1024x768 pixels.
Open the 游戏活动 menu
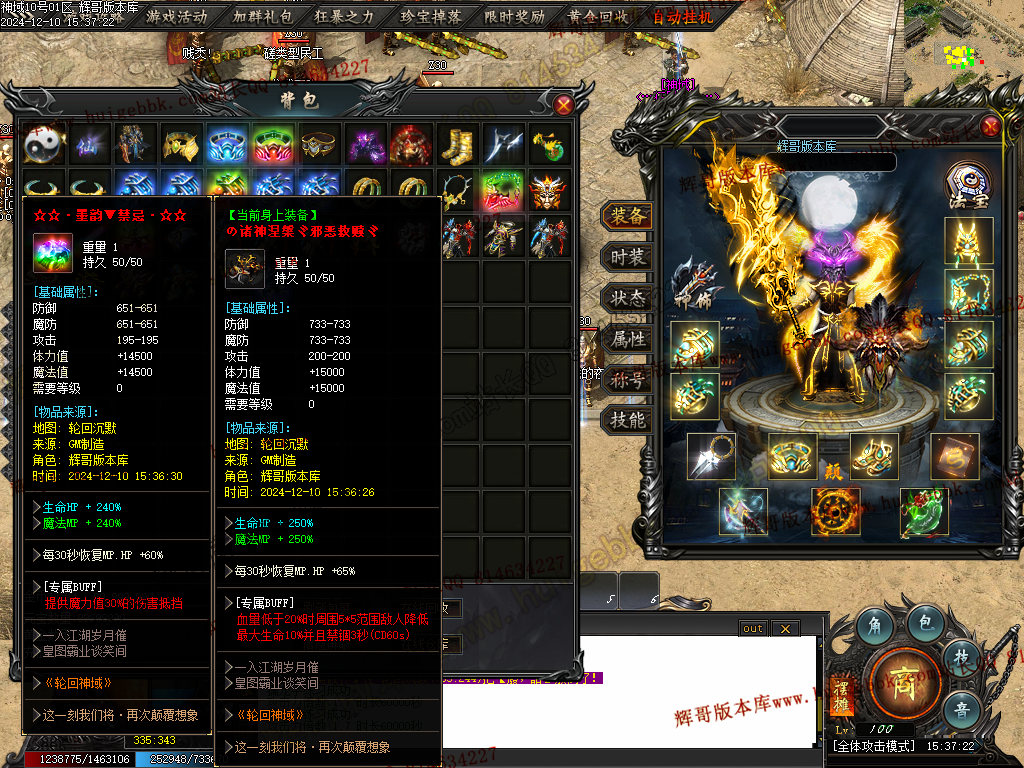[x=177, y=16]
